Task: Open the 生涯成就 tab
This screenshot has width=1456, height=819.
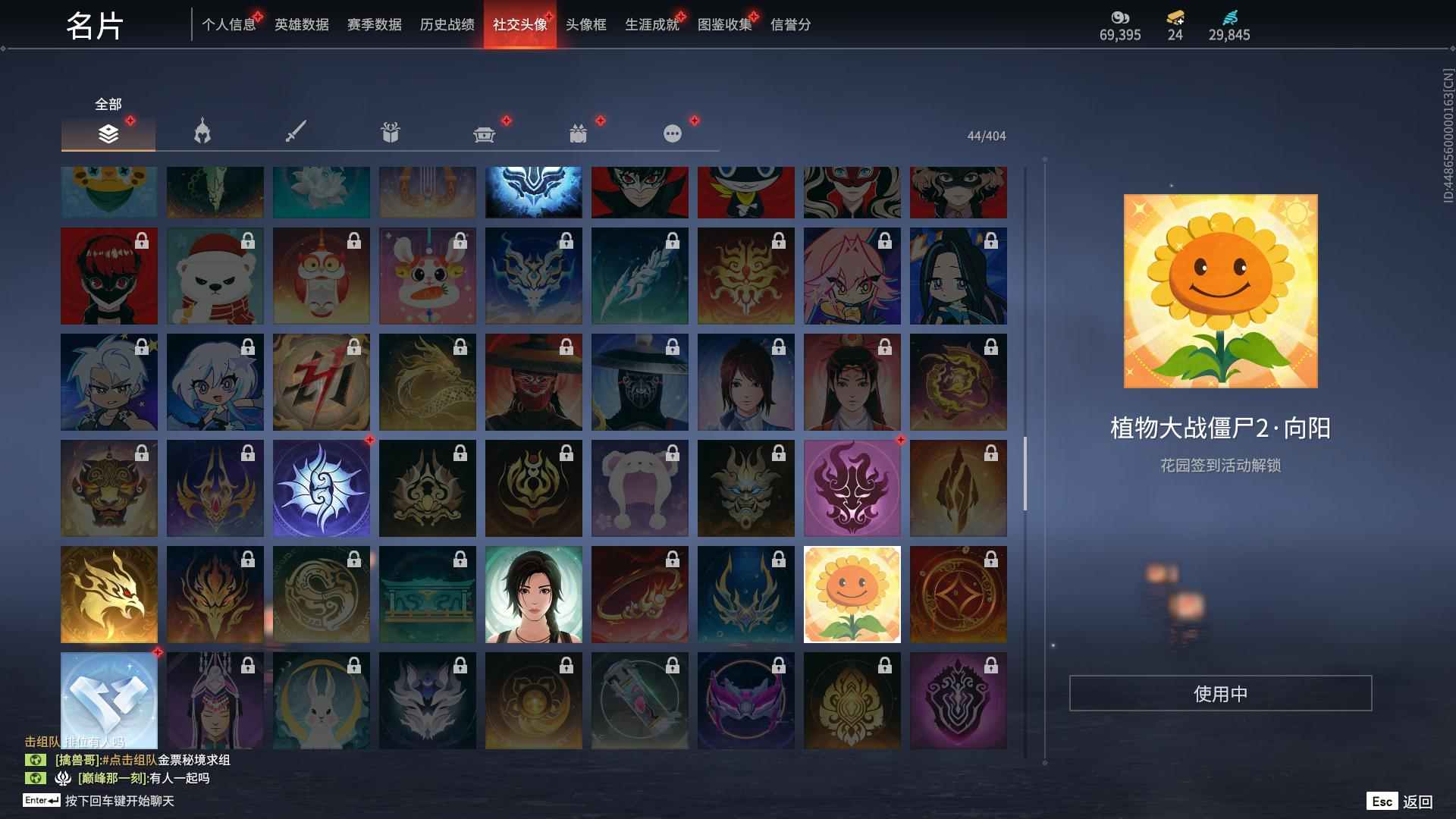Action: tap(651, 24)
